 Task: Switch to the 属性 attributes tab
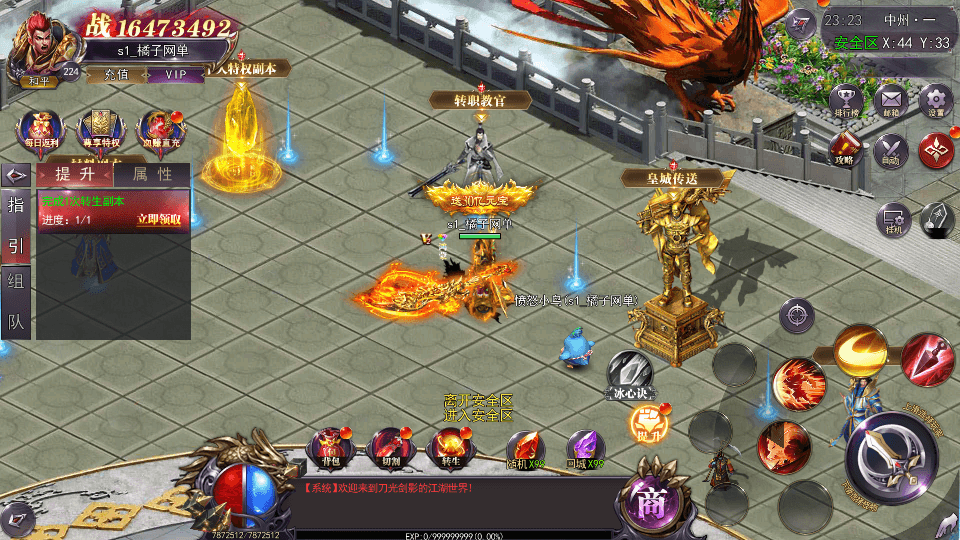[x=152, y=174]
